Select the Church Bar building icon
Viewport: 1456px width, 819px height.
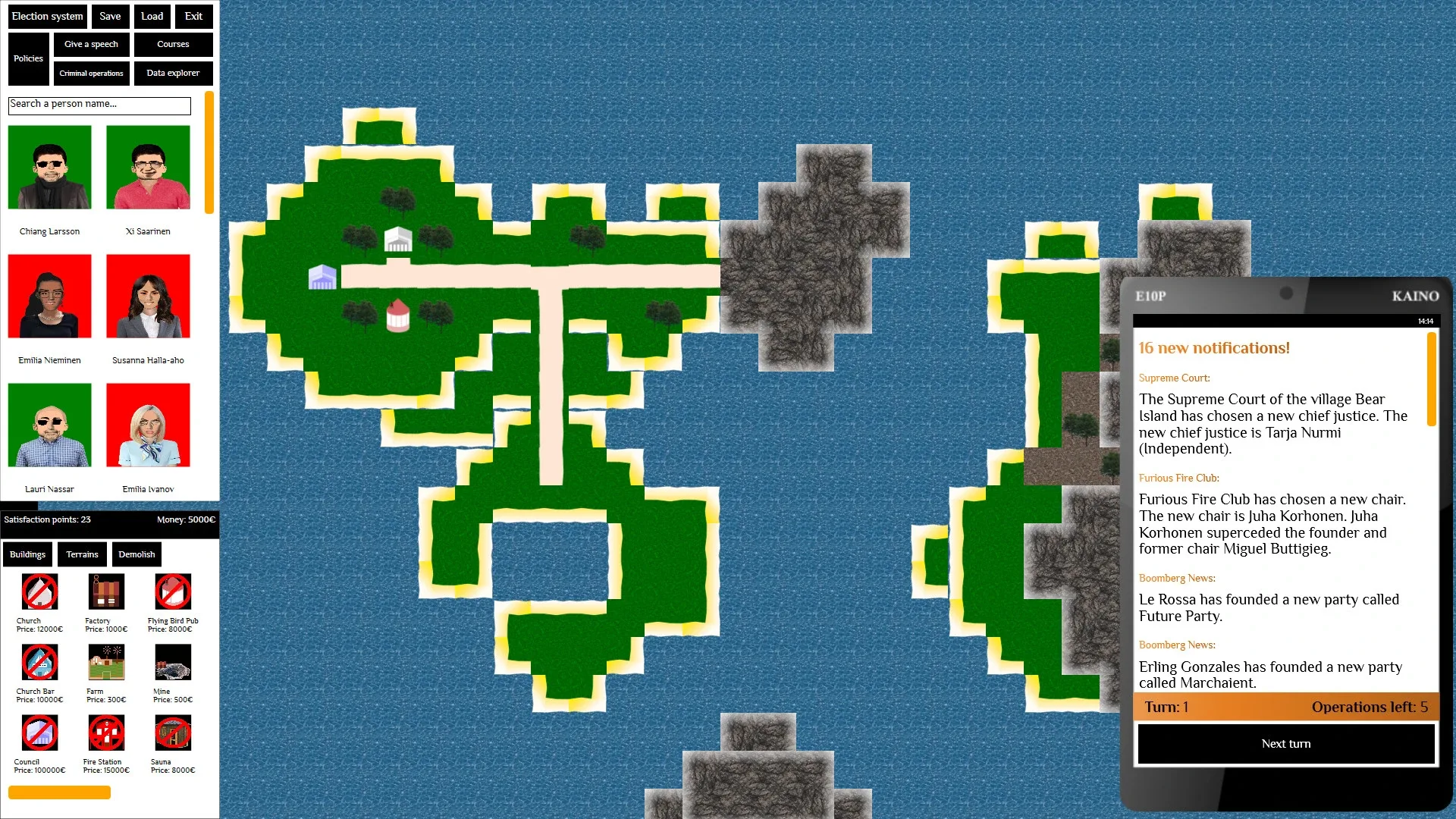coord(39,662)
